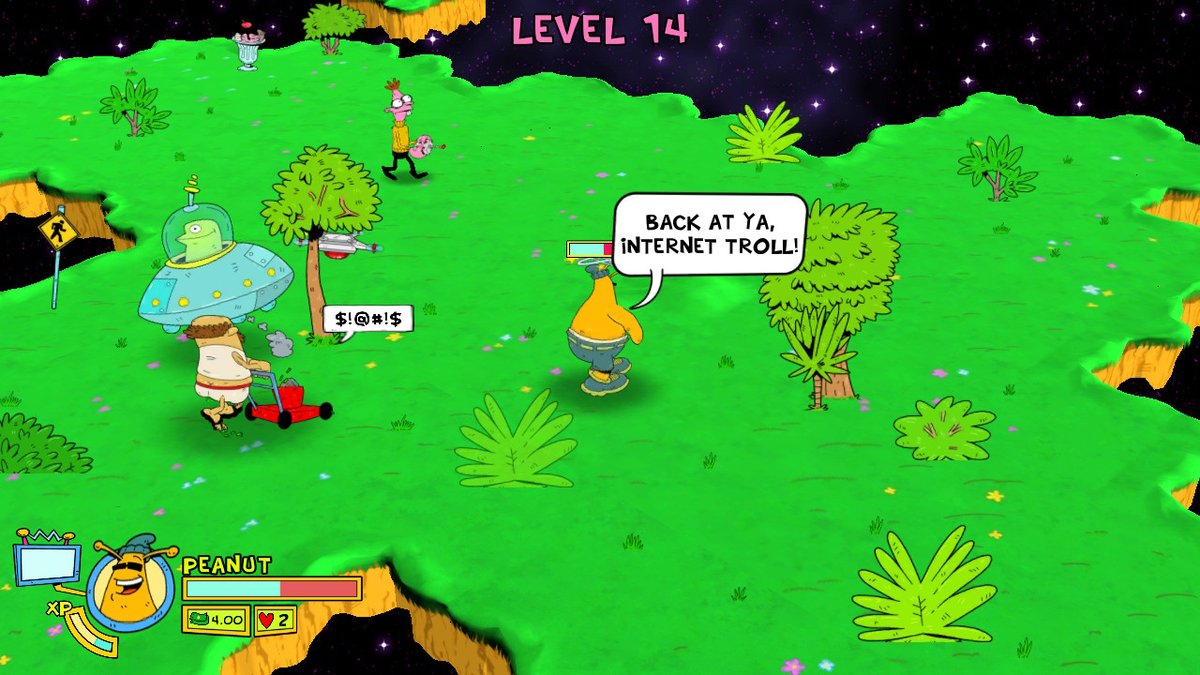Open the blue TV screen icon
Screen dimensions: 1200x675
[x=47, y=563]
